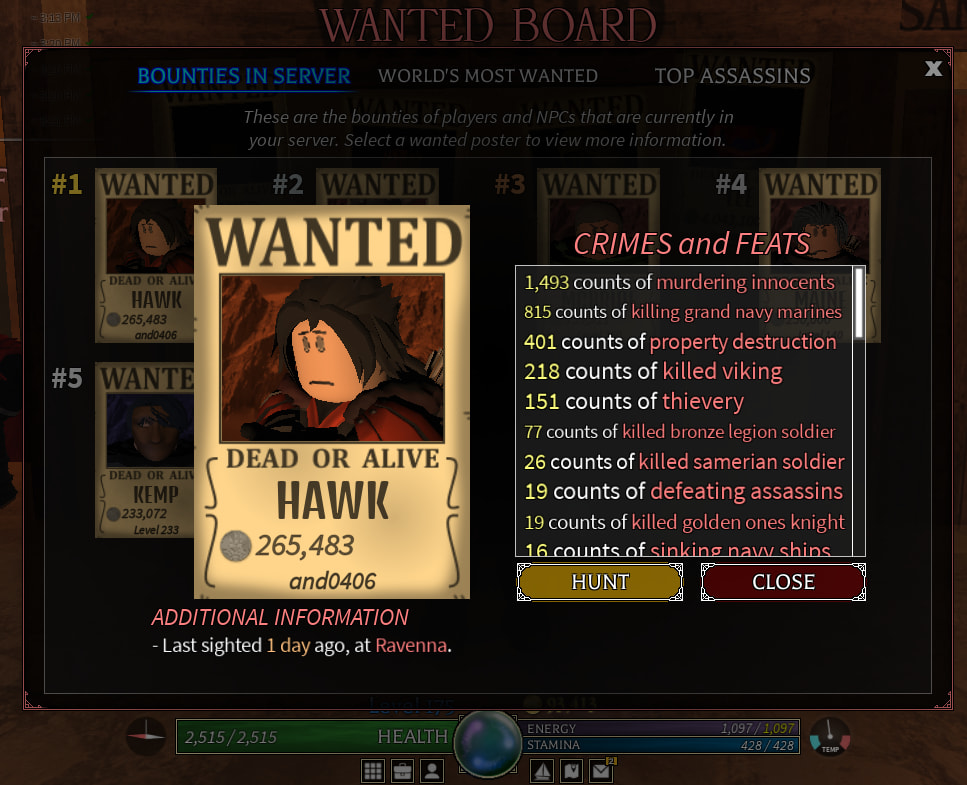Open the map icon on HUD

point(571,771)
